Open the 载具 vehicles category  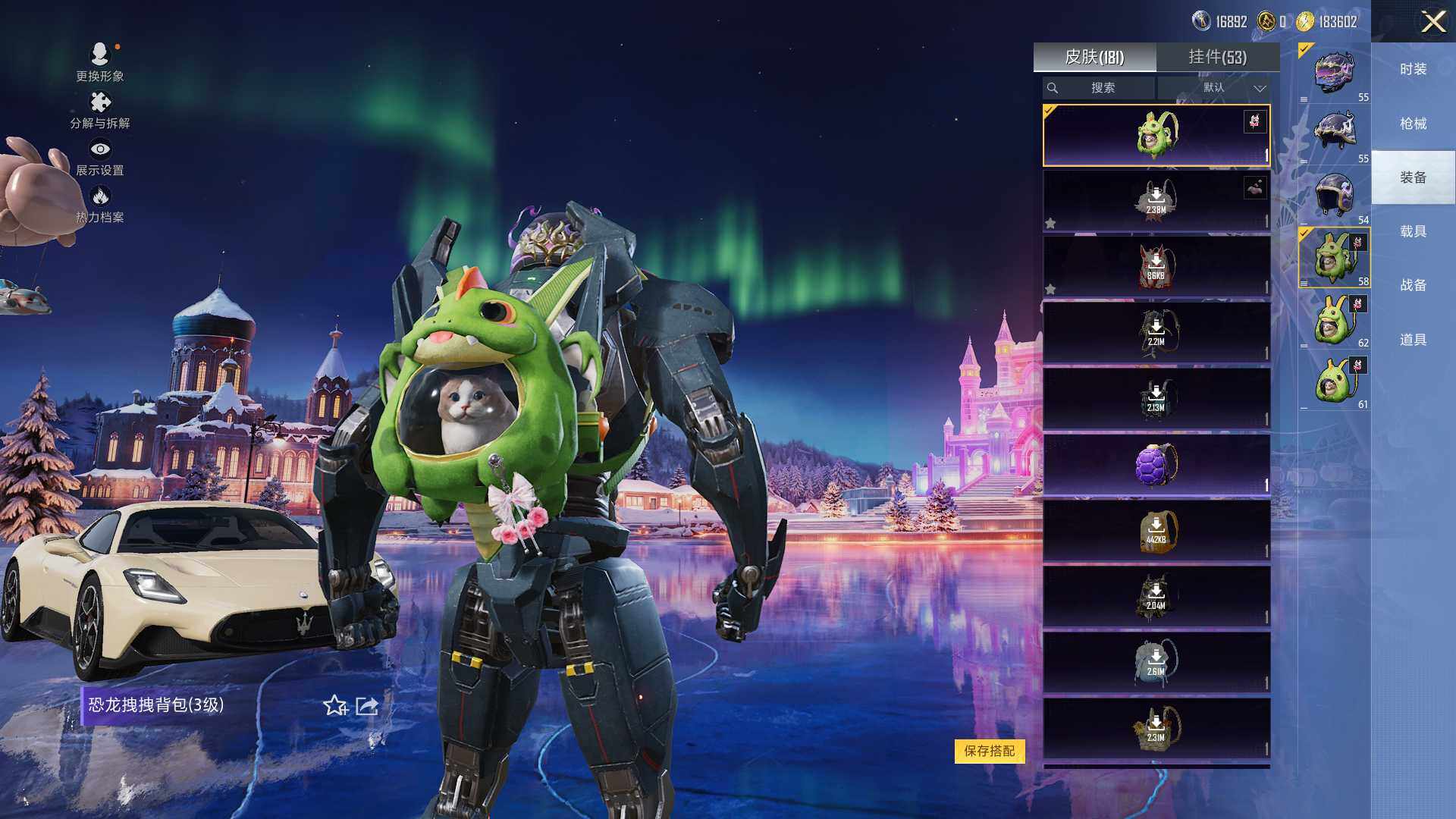1413,231
